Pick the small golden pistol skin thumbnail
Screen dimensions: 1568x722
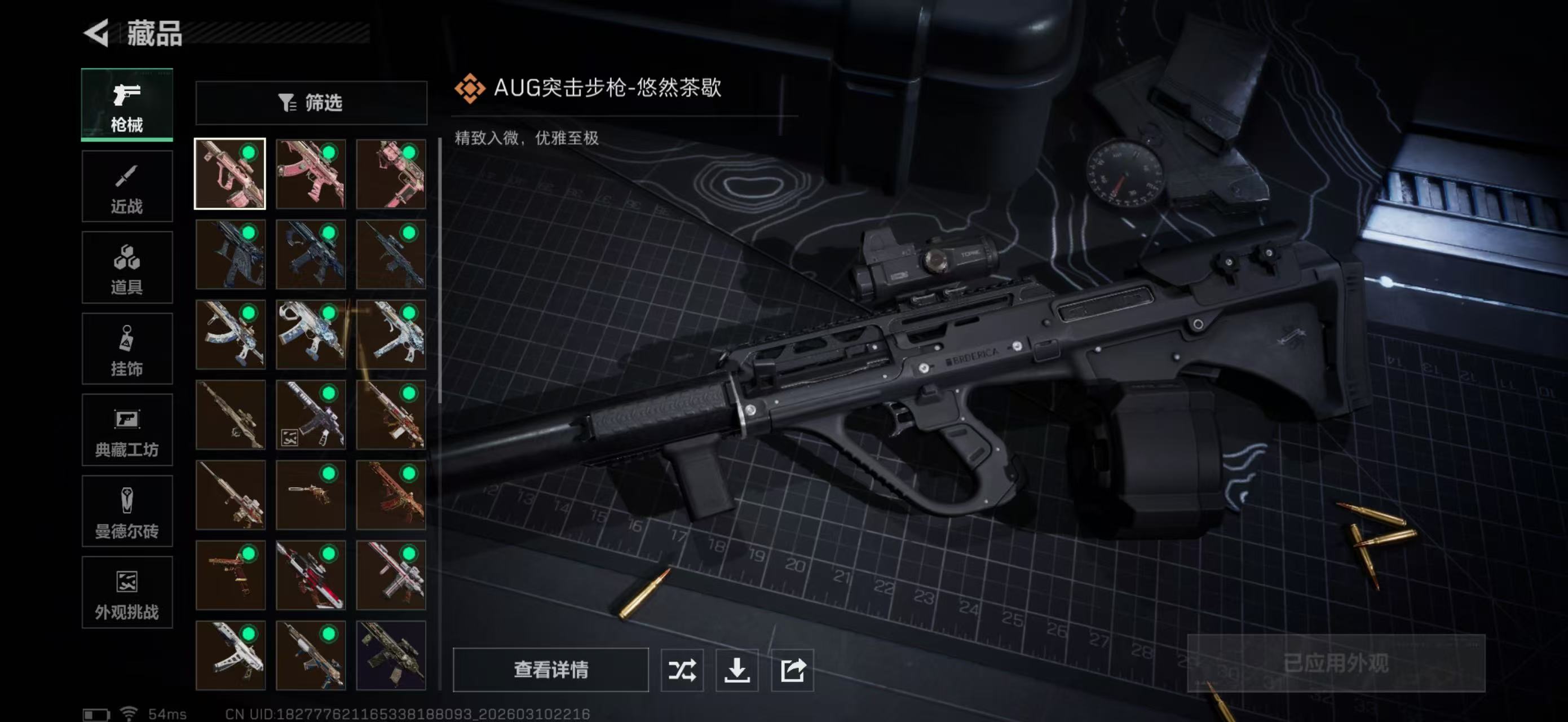311,495
